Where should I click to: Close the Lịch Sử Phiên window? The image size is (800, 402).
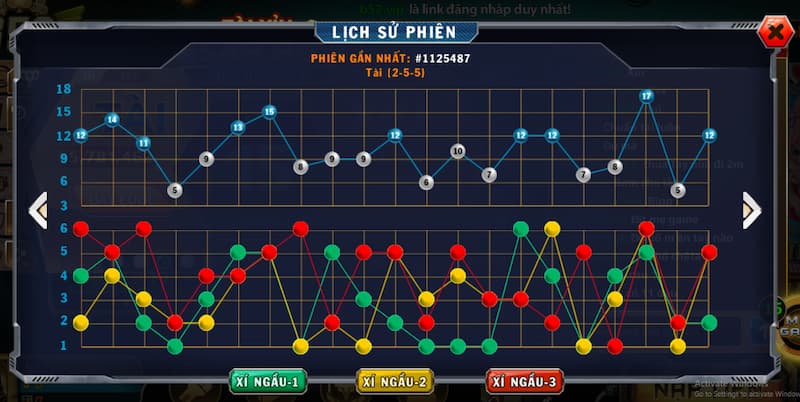pos(773,33)
